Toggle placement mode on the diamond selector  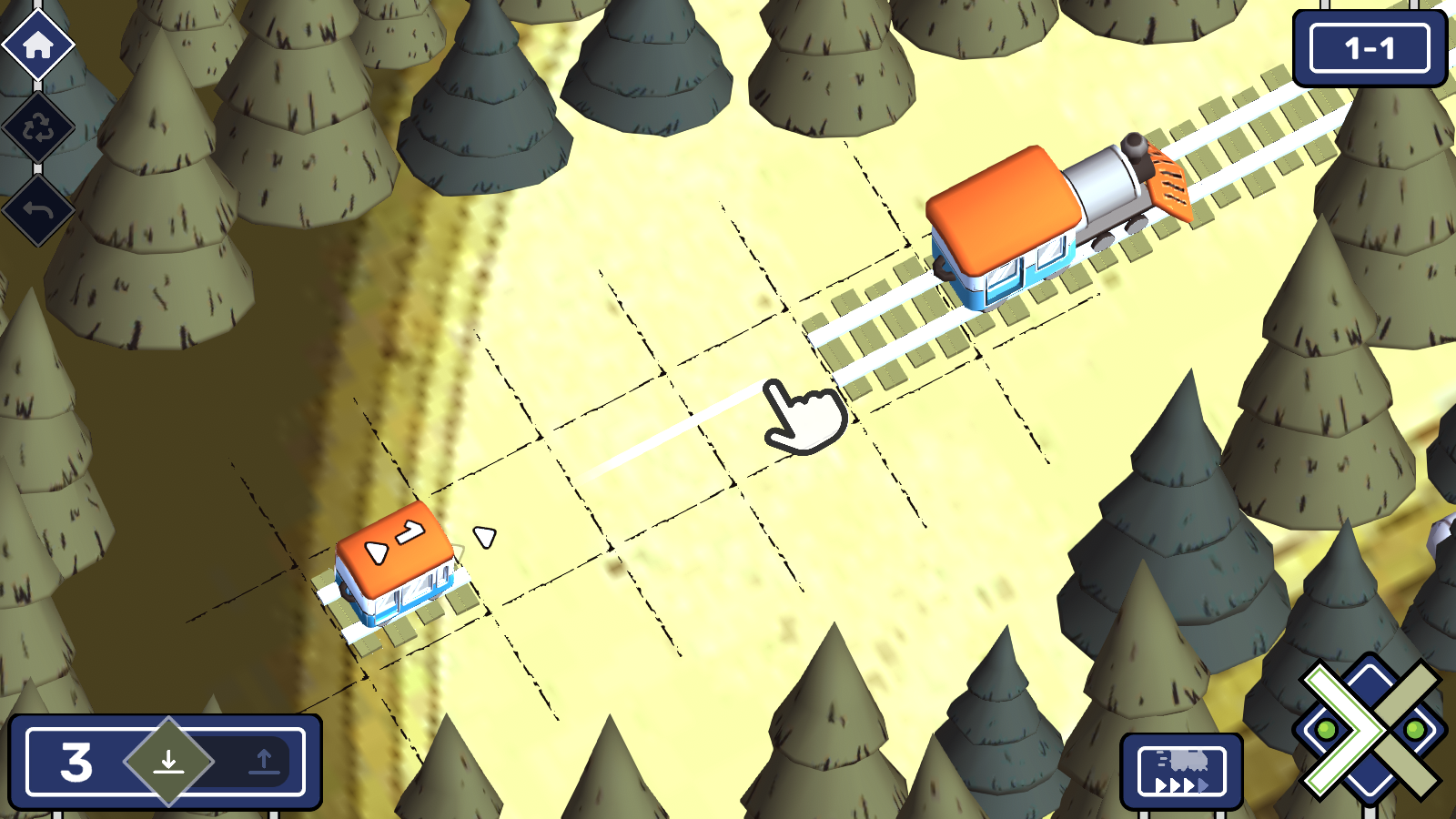tap(169, 763)
